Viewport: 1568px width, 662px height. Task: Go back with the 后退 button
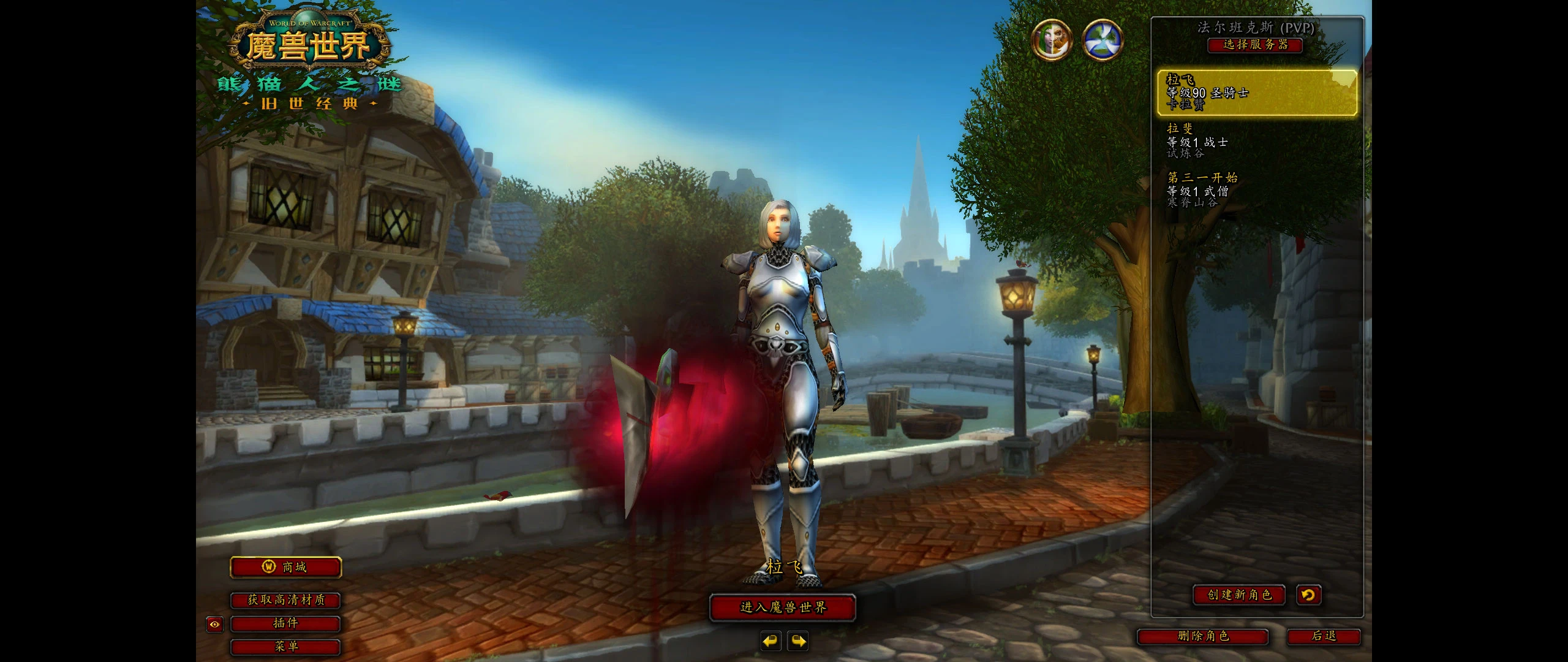pyautogui.click(x=1324, y=636)
